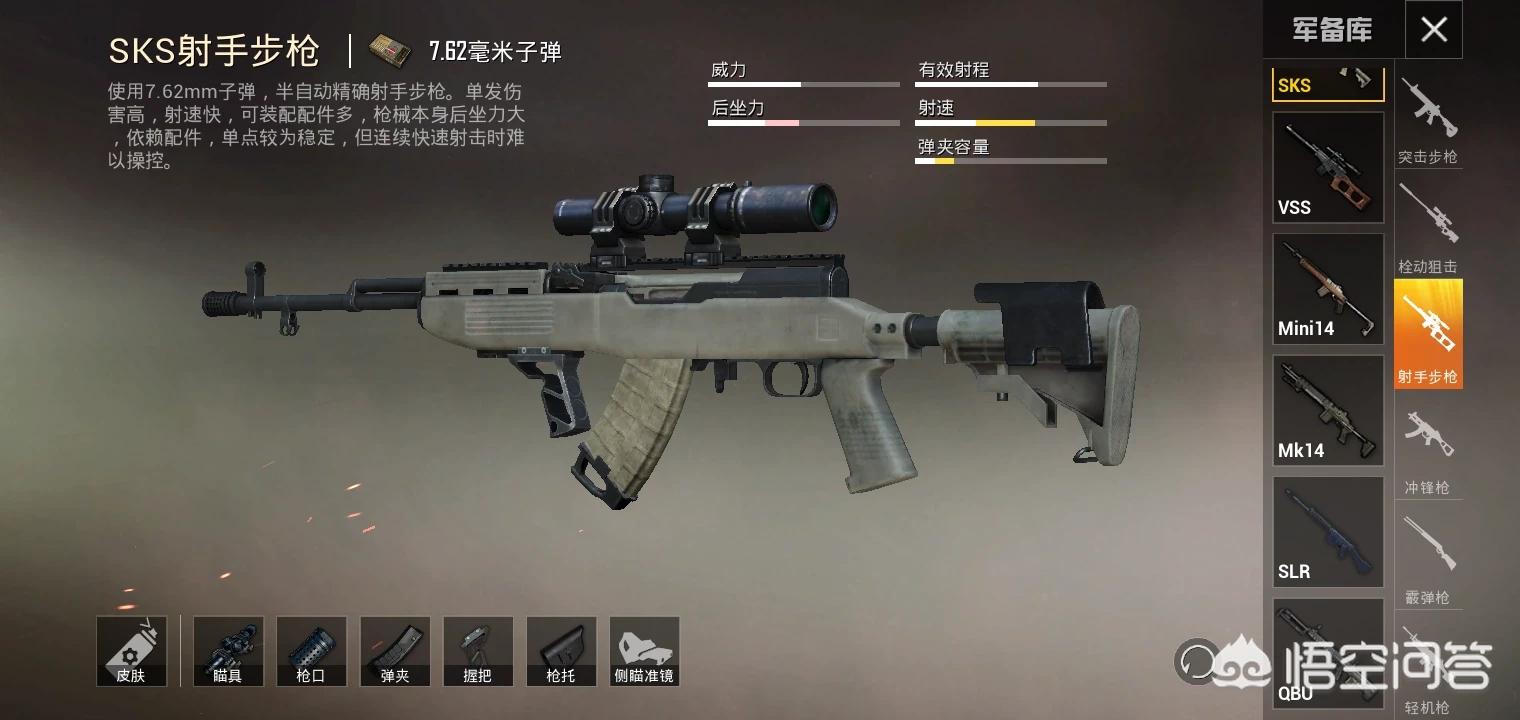The image size is (1520, 720).
Task: Select the highlighted SKS entry
Action: point(1328,84)
